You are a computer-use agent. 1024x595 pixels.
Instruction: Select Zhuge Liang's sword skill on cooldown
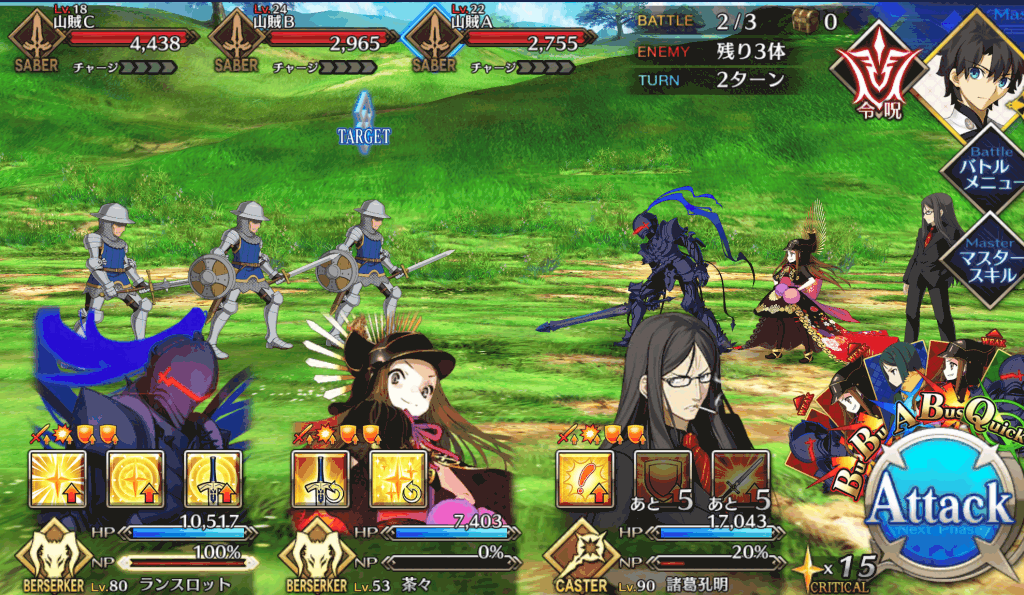tap(741, 479)
